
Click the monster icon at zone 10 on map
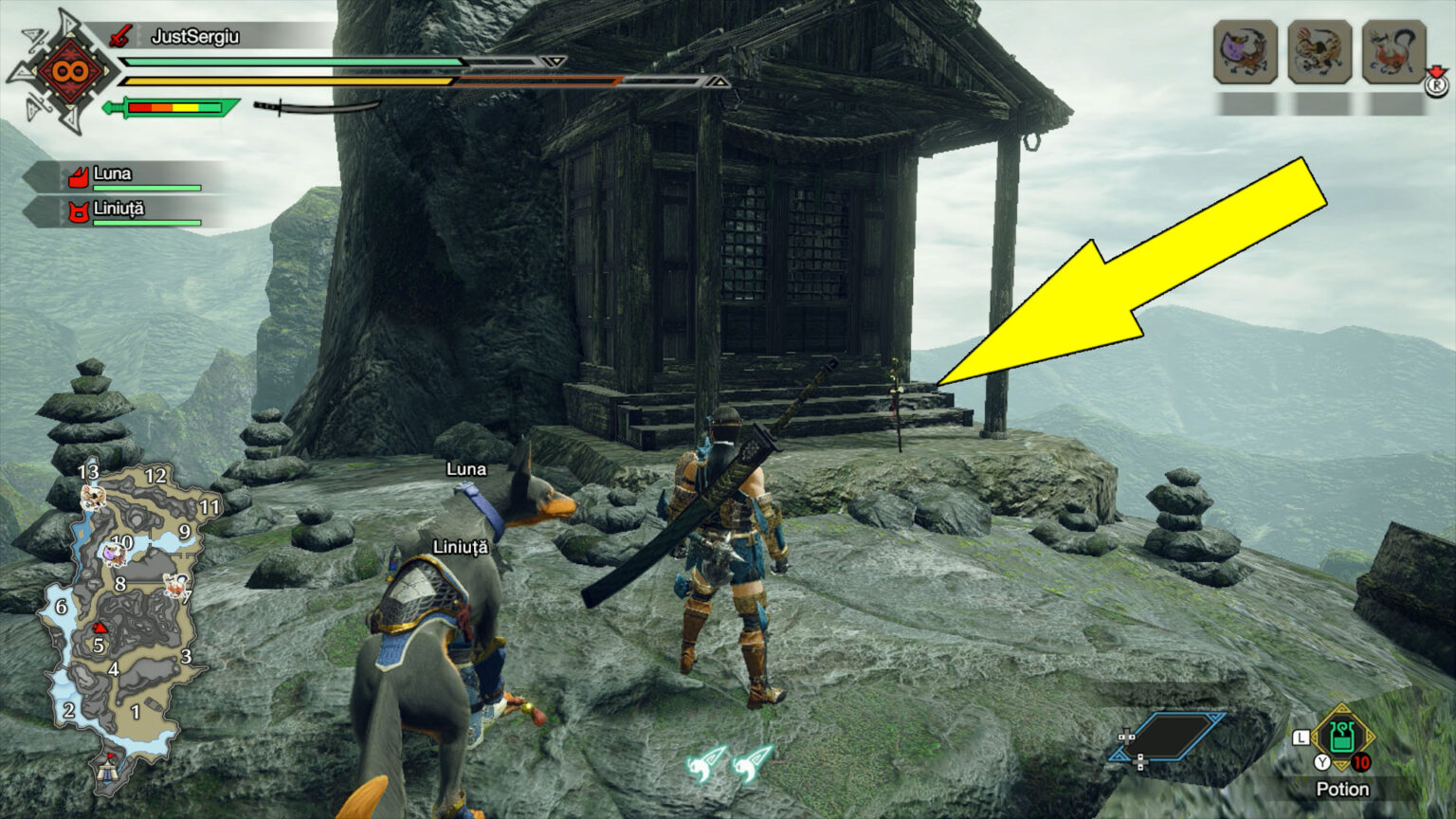115,555
